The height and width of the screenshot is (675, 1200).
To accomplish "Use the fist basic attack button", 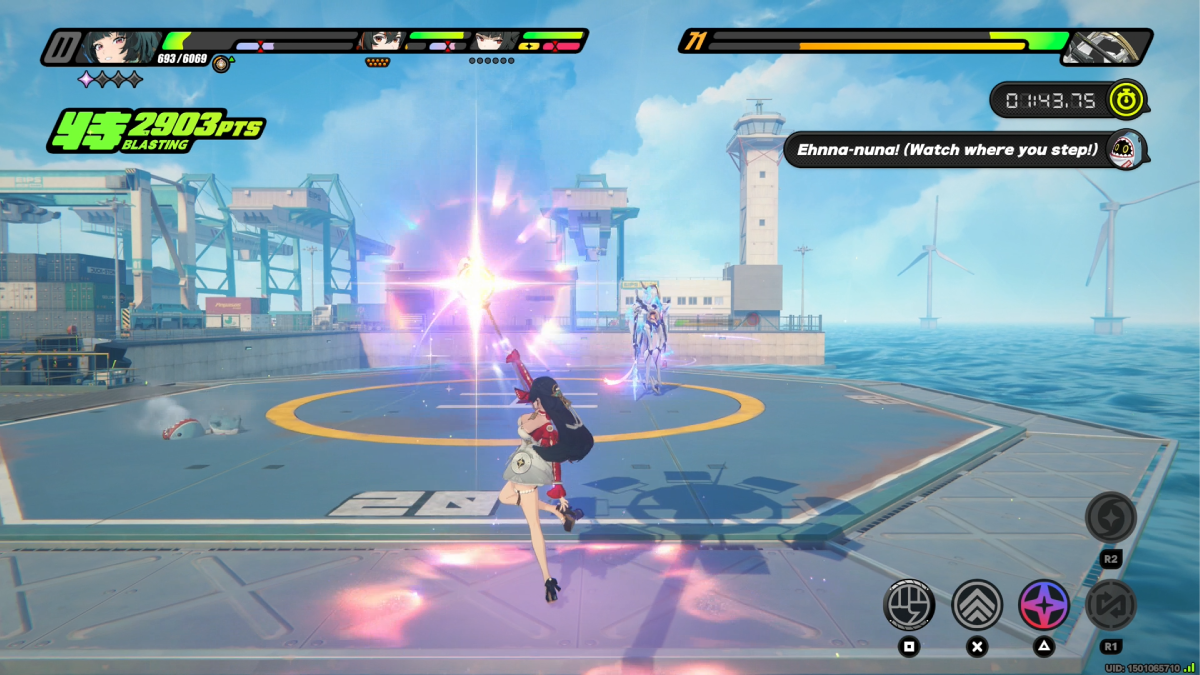I will [909, 605].
